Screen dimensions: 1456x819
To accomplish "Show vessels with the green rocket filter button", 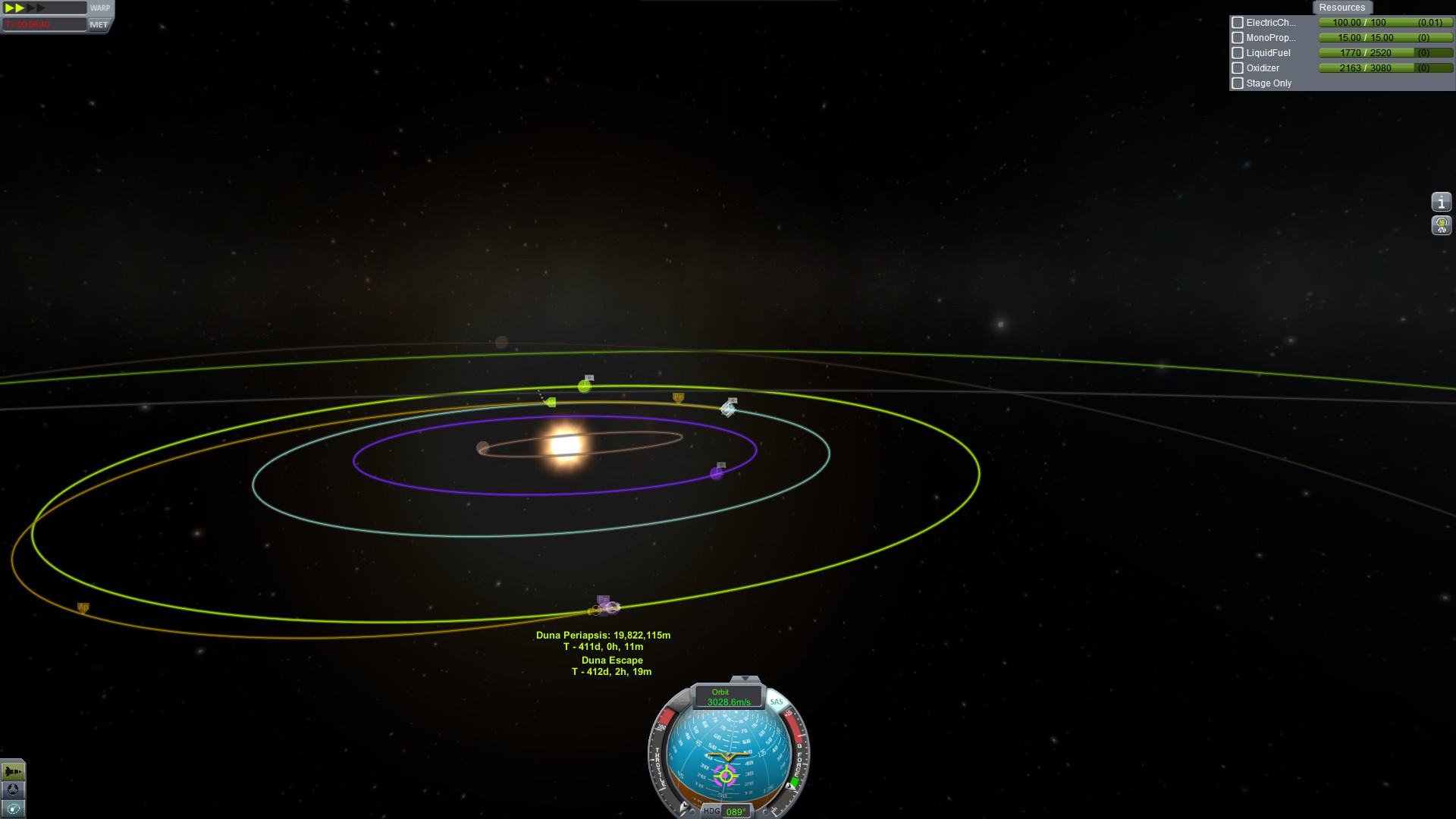I will [x=13, y=772].
